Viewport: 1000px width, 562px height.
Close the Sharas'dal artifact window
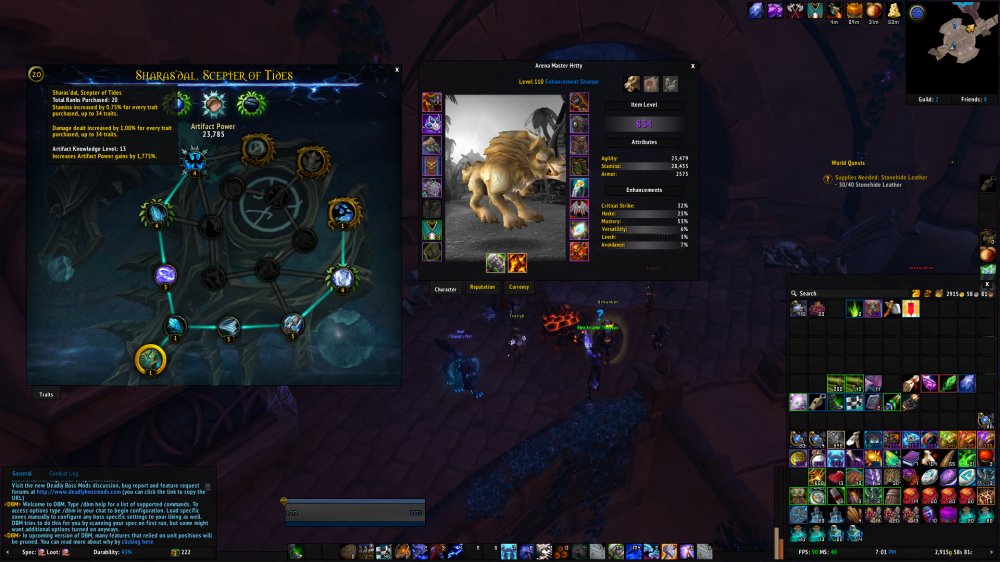(x=397, y=70)
